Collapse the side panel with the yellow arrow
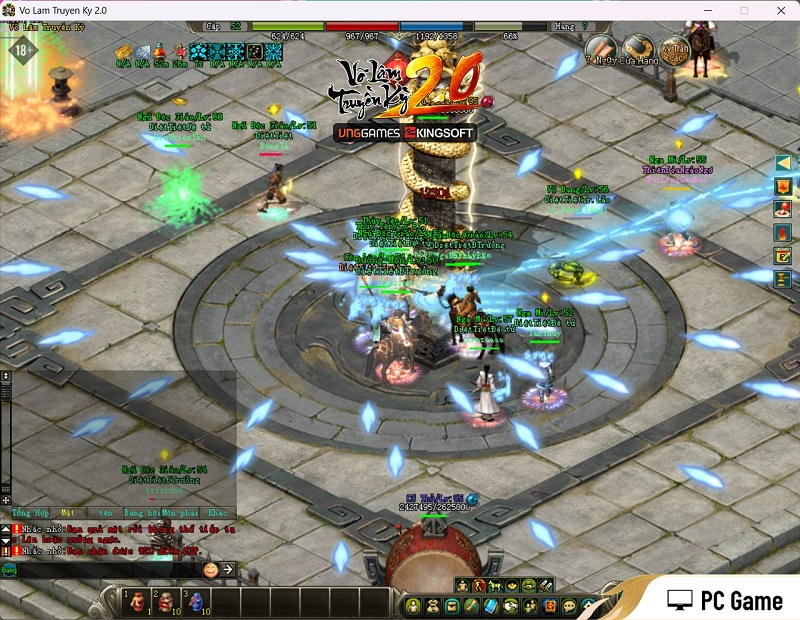Screen dimensions: 800x620 [783, 163]
